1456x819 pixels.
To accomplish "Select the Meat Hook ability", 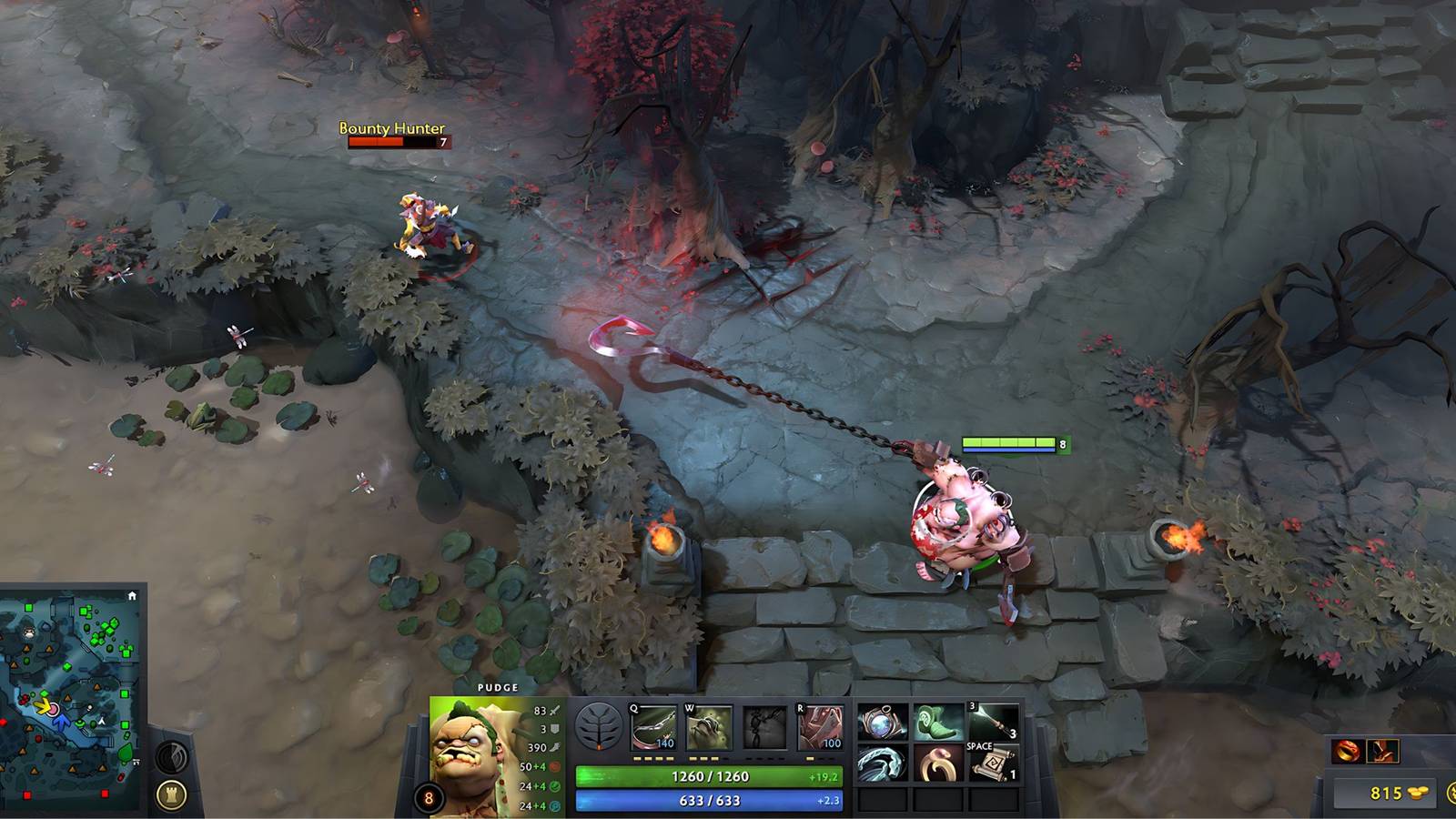I will click(x=654, y=725).
